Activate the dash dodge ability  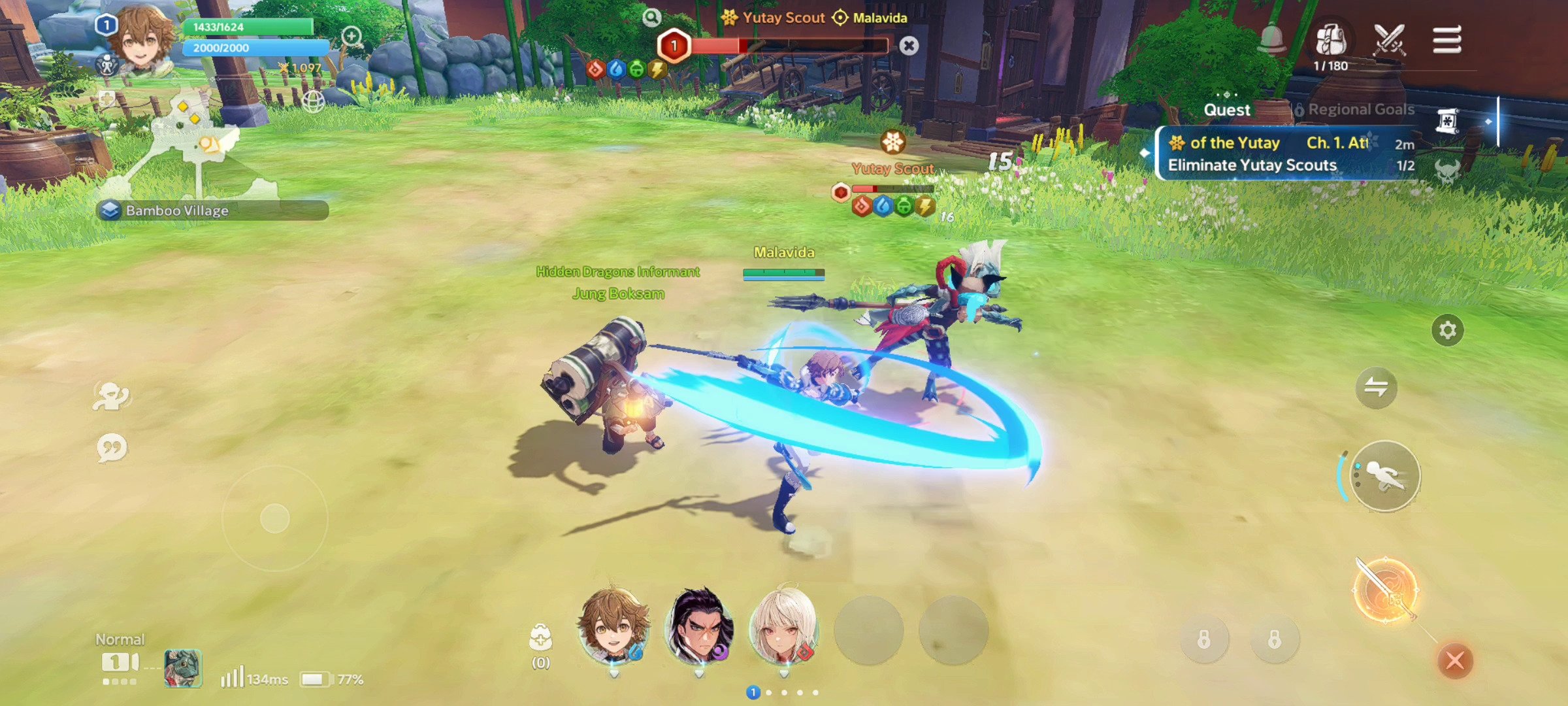(x=1385, y=476)
